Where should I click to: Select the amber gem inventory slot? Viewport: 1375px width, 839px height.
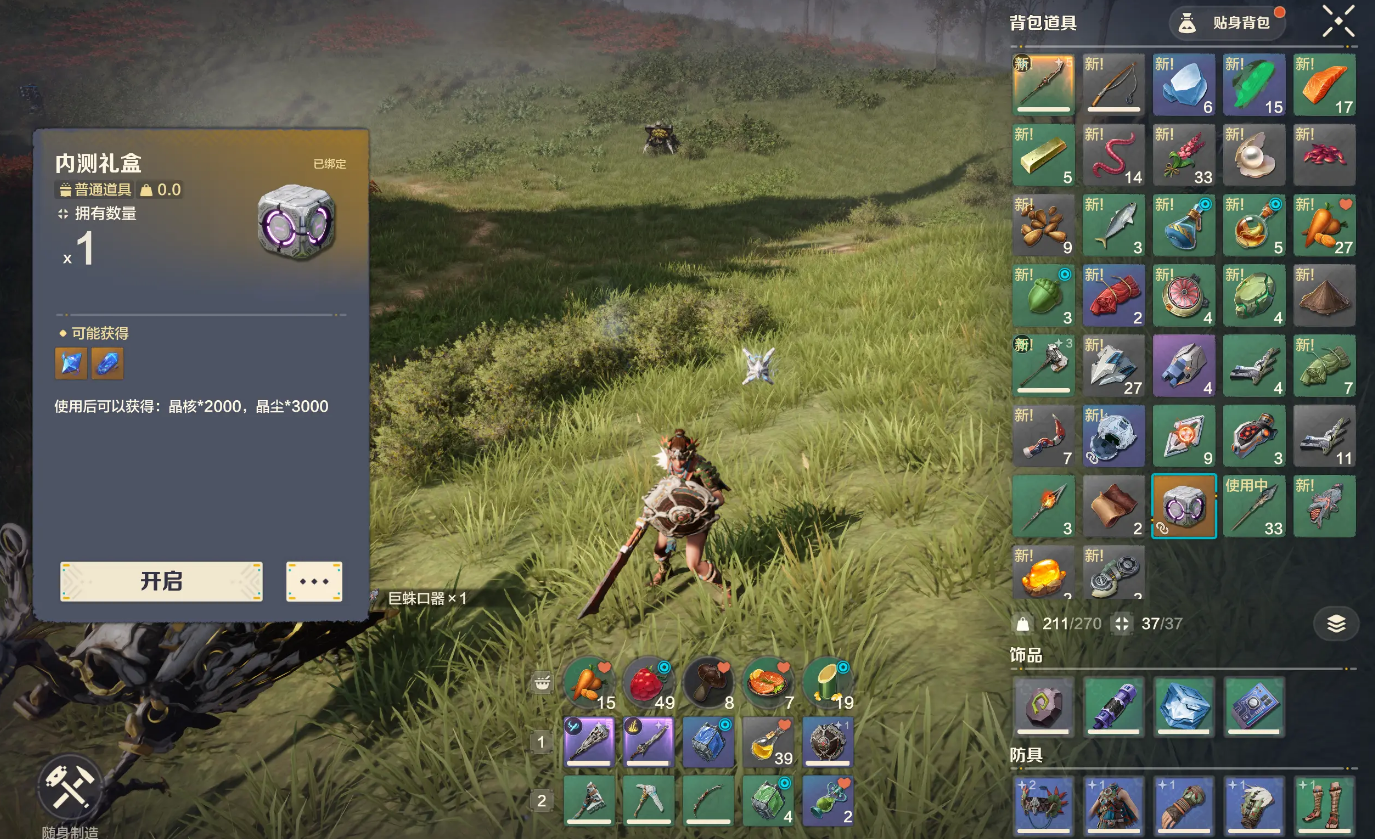click(1044, 573)
